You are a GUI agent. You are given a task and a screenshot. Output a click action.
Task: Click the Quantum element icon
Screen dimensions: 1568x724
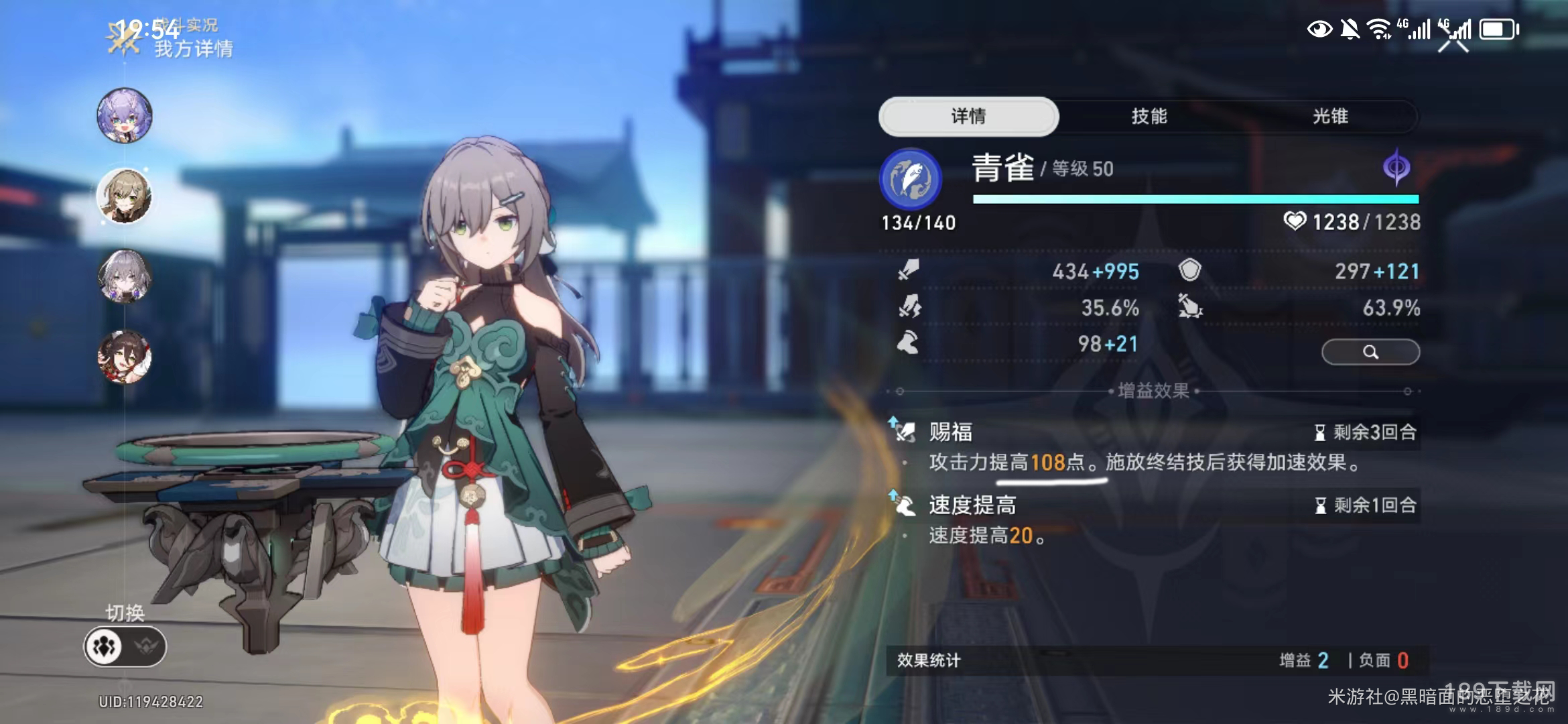coord(1396,167)
